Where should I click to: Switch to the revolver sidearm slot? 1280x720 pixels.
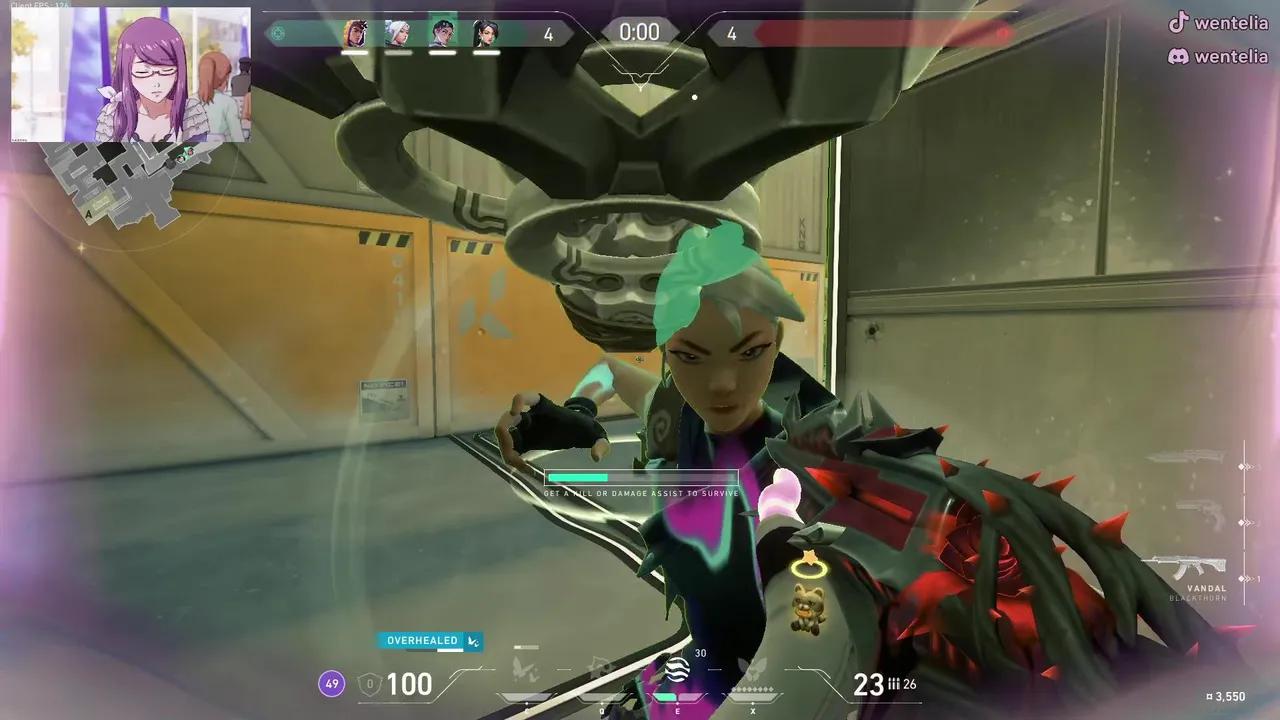[1198, 514]
